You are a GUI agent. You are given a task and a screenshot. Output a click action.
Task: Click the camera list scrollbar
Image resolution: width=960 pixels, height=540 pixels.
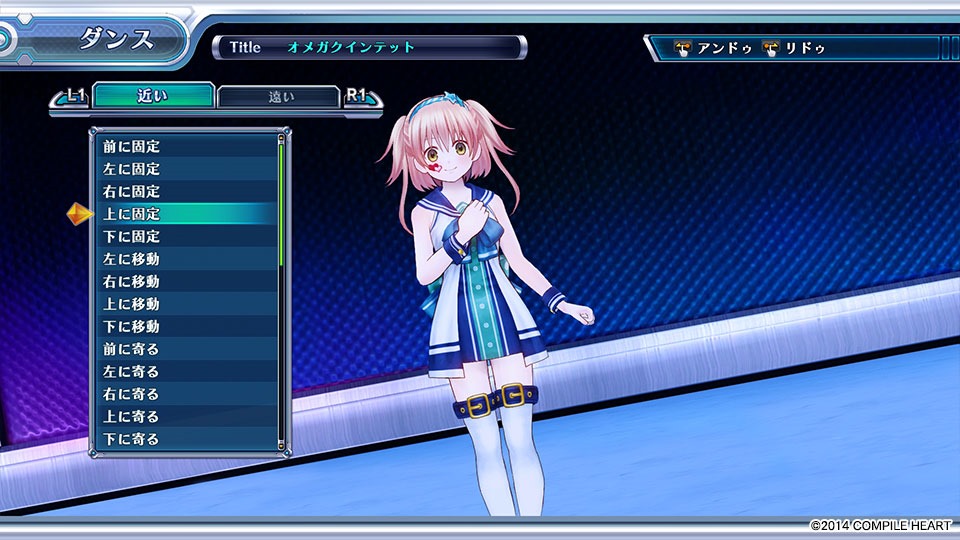(281, 290)
